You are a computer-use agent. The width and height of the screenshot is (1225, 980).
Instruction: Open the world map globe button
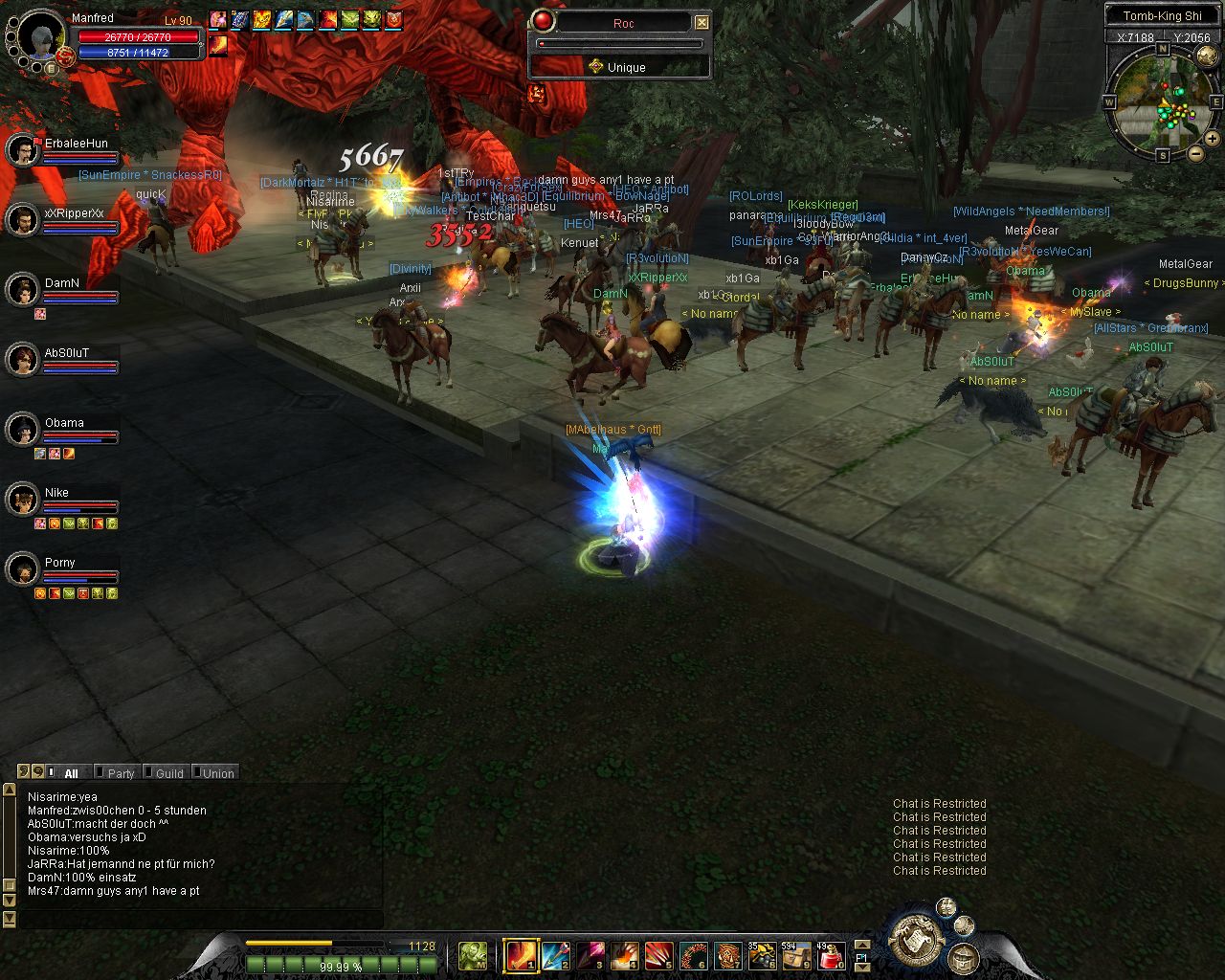click(x=1206, y=56)
